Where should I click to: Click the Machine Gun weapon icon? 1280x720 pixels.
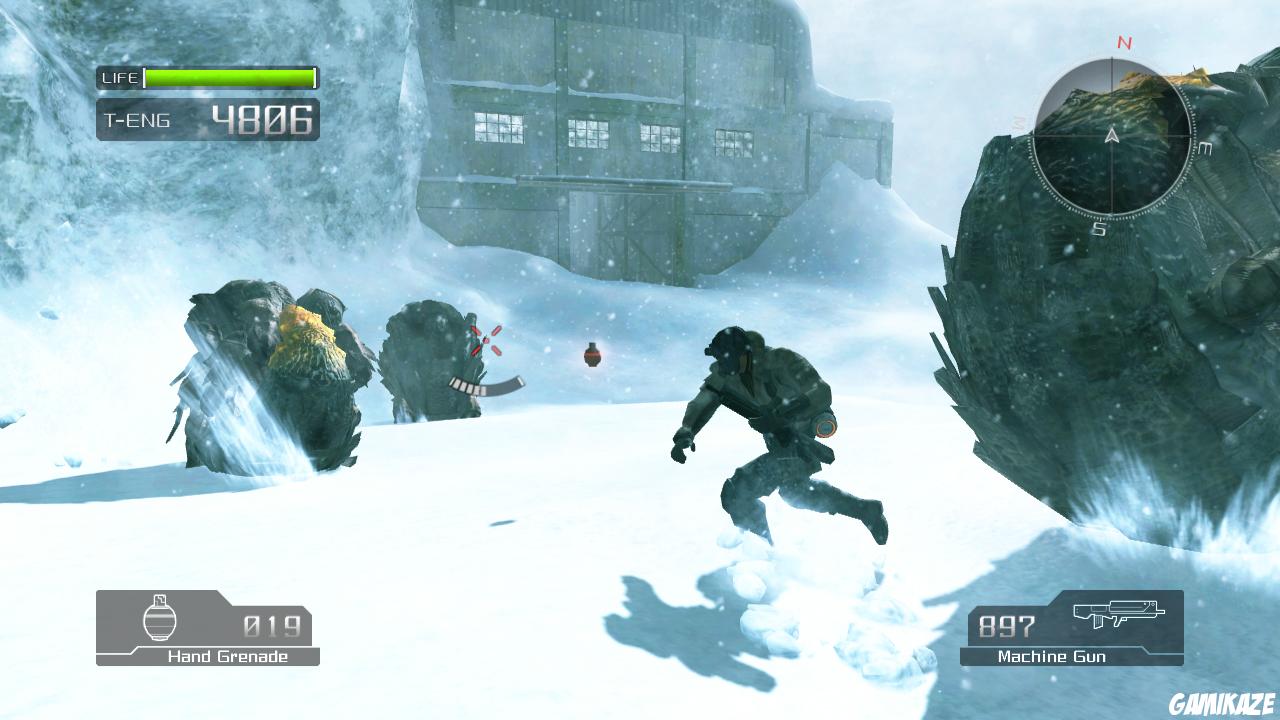click(1120, 612)
